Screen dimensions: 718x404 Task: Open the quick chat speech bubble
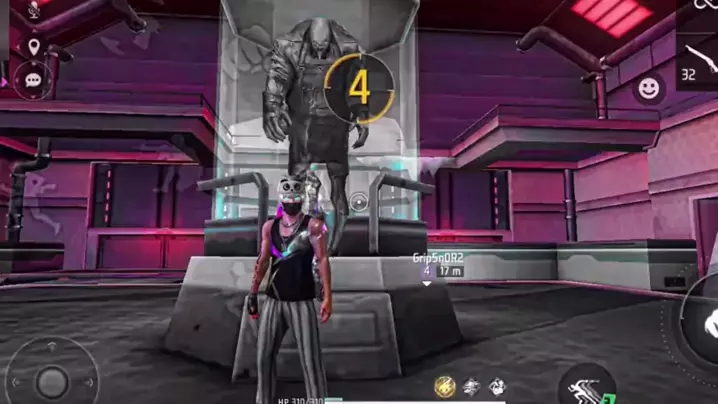click(x=34, y=79)
